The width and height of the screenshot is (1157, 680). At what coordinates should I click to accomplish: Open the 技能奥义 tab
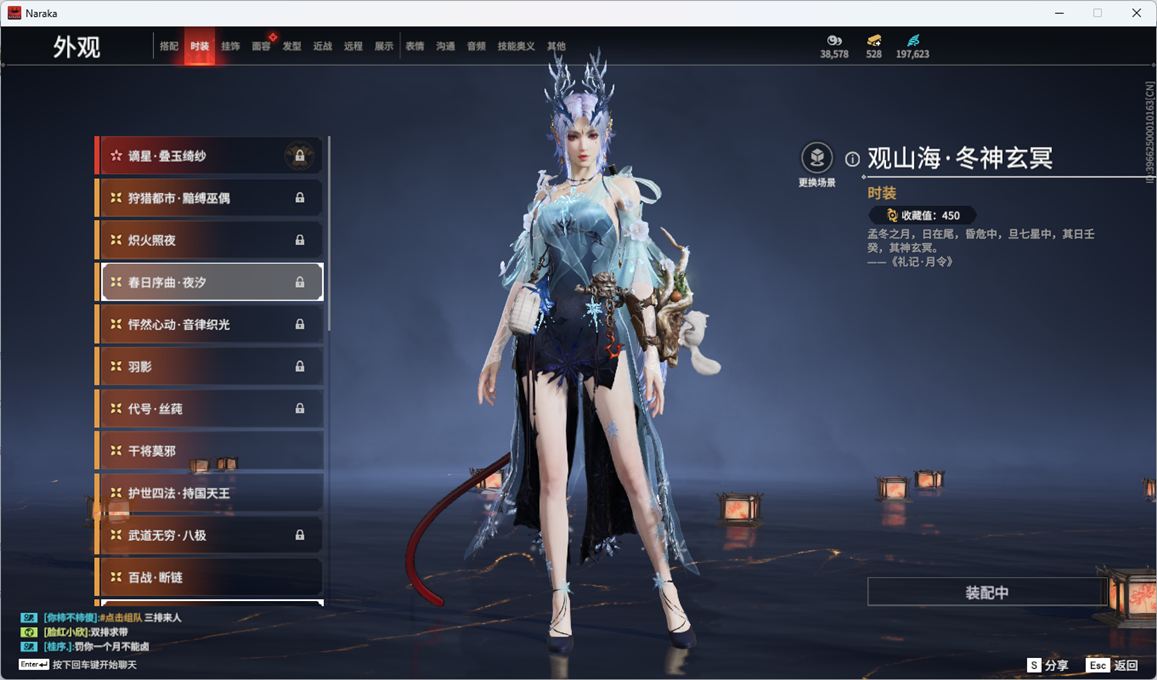[516, 46]
